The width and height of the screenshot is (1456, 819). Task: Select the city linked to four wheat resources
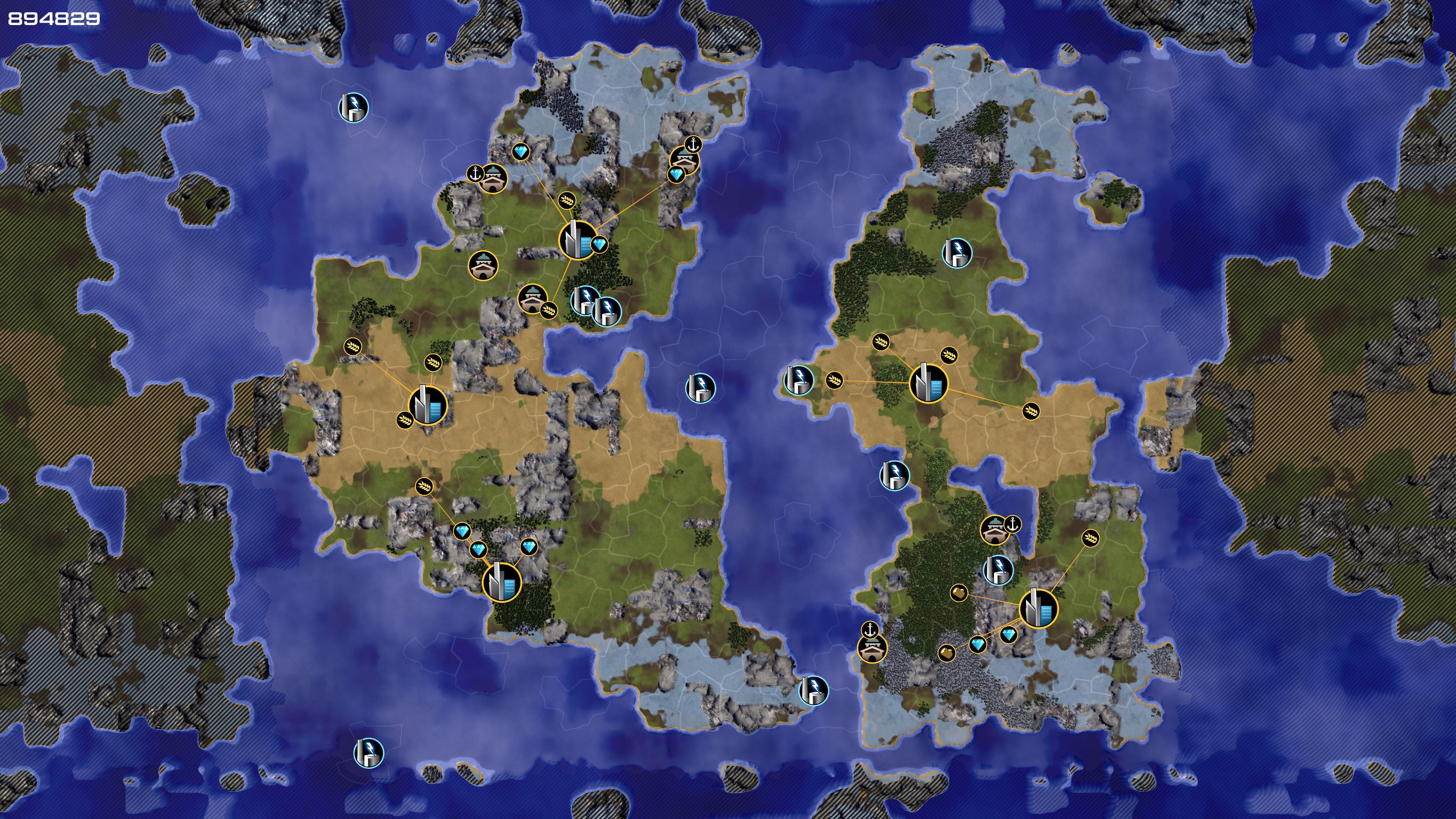pyautogui.click(x=928, y=383)
